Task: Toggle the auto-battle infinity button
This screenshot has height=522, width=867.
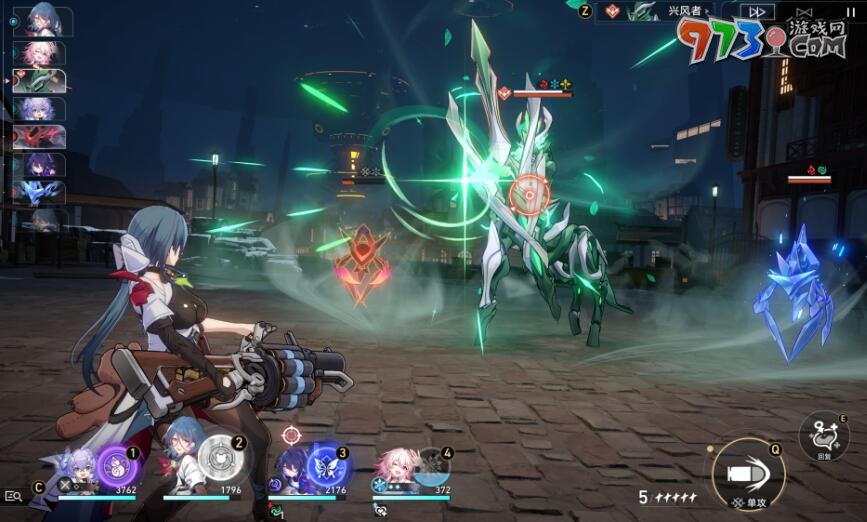Action: tap(807, 11)
